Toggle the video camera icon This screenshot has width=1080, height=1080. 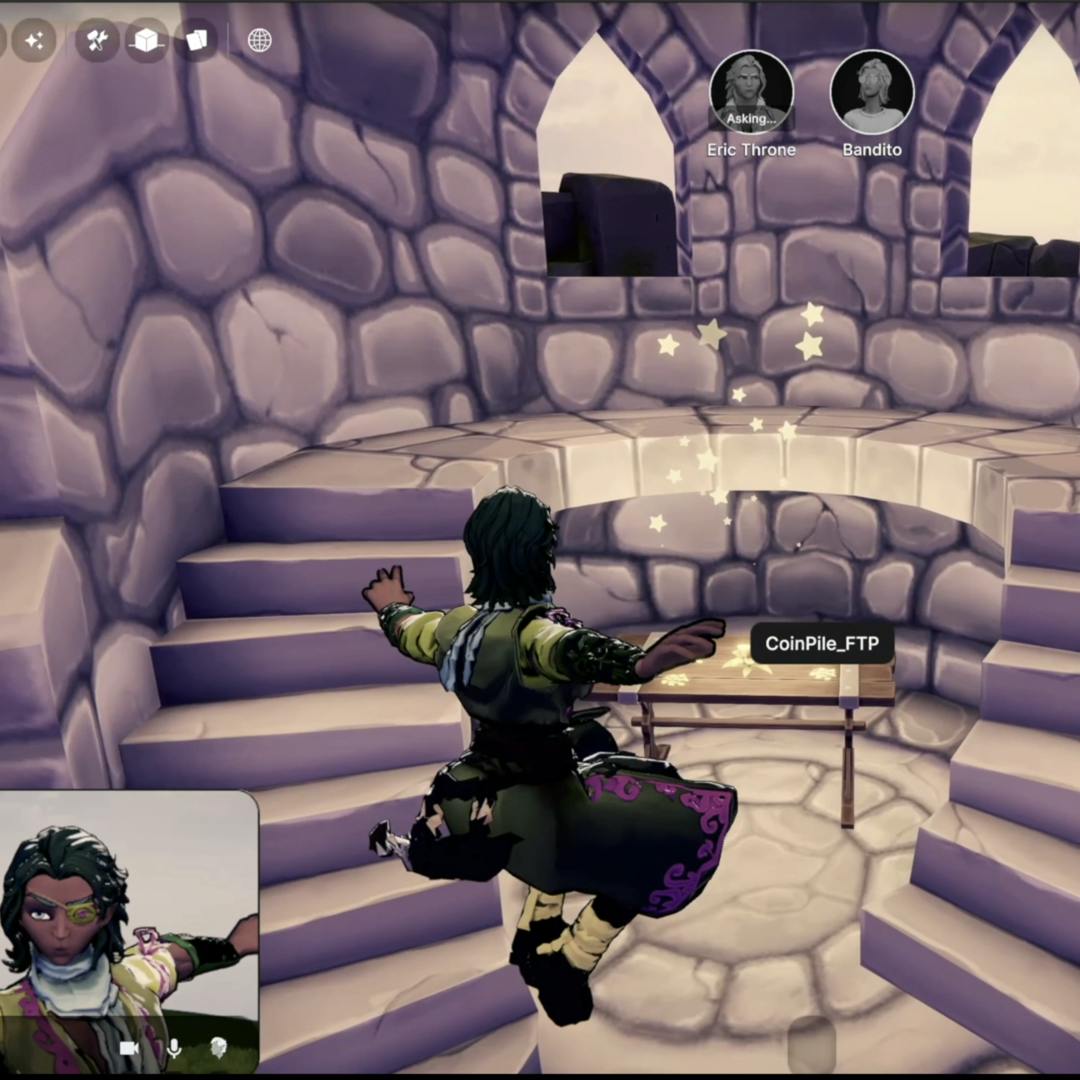[129, 1047]
